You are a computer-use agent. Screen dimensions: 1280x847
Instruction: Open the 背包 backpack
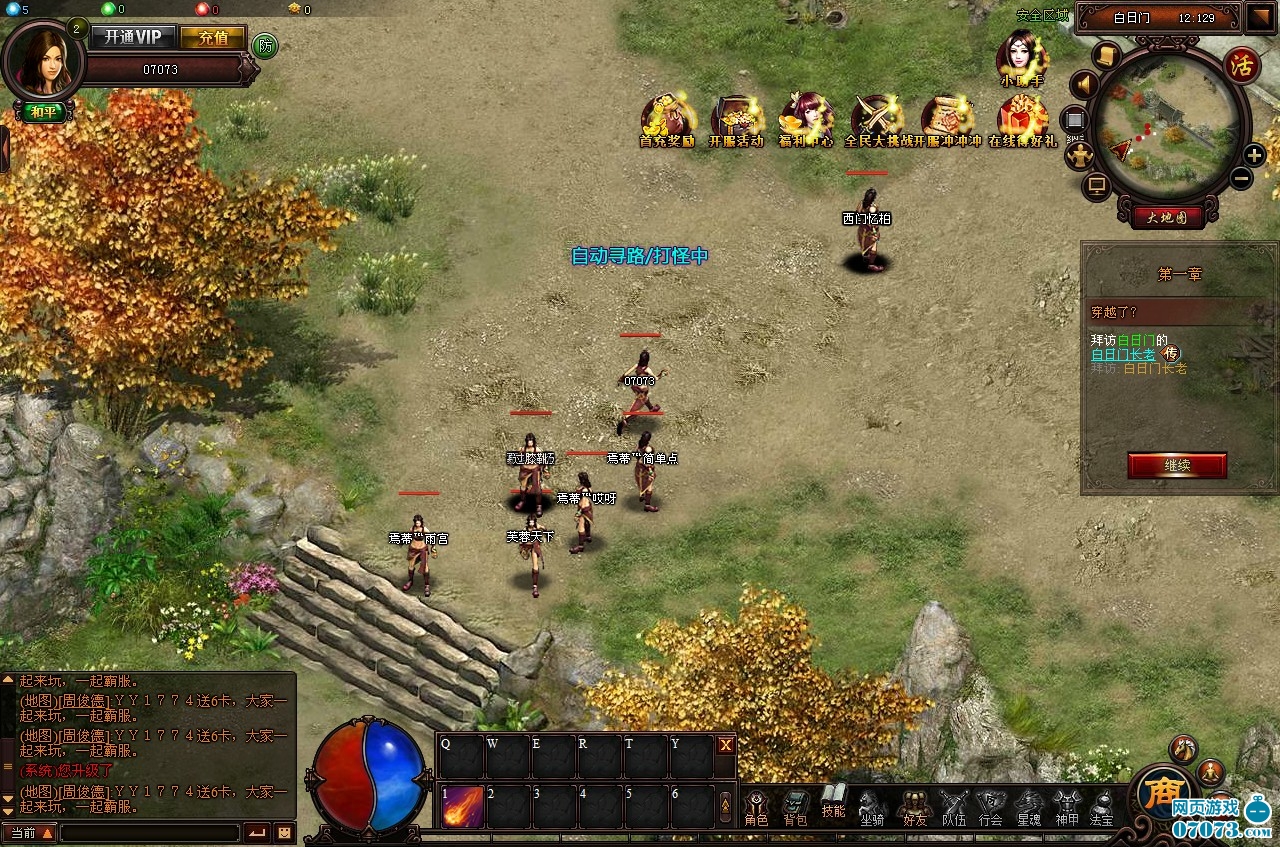pyautogui.click(x=795, y=808)
